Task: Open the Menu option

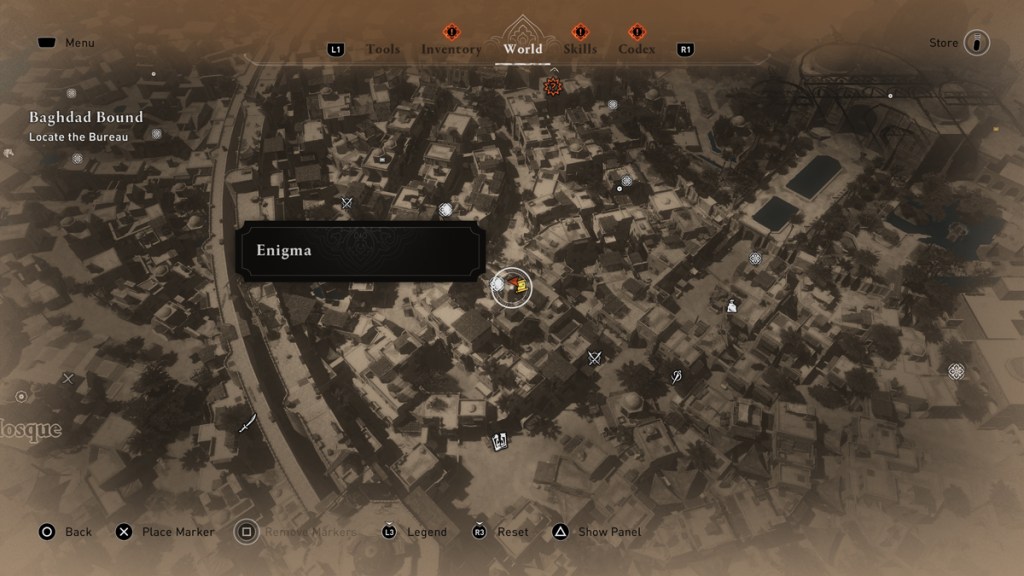Action: click(x=66, y=43)
